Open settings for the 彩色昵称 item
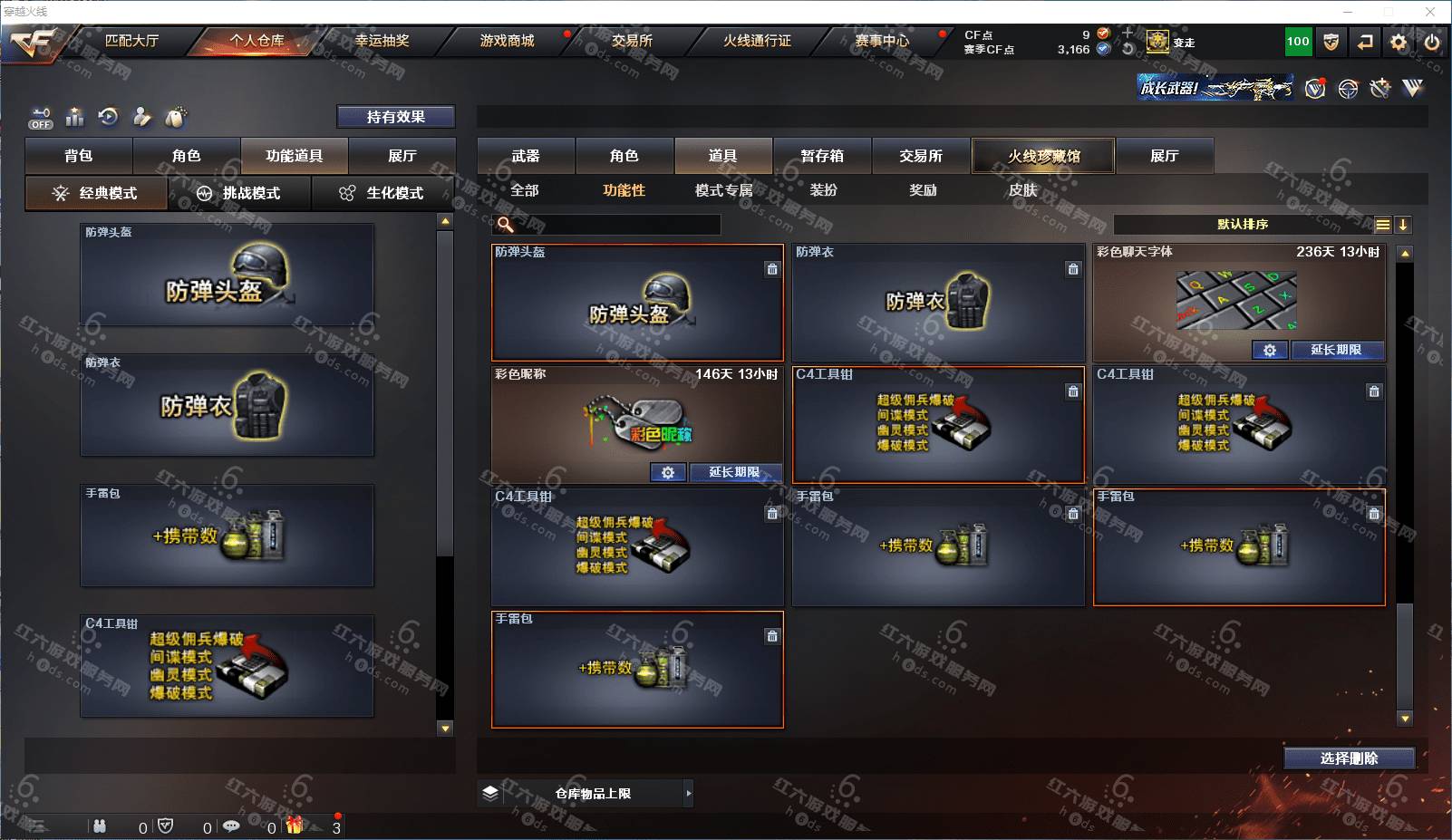 pos(668,472)
